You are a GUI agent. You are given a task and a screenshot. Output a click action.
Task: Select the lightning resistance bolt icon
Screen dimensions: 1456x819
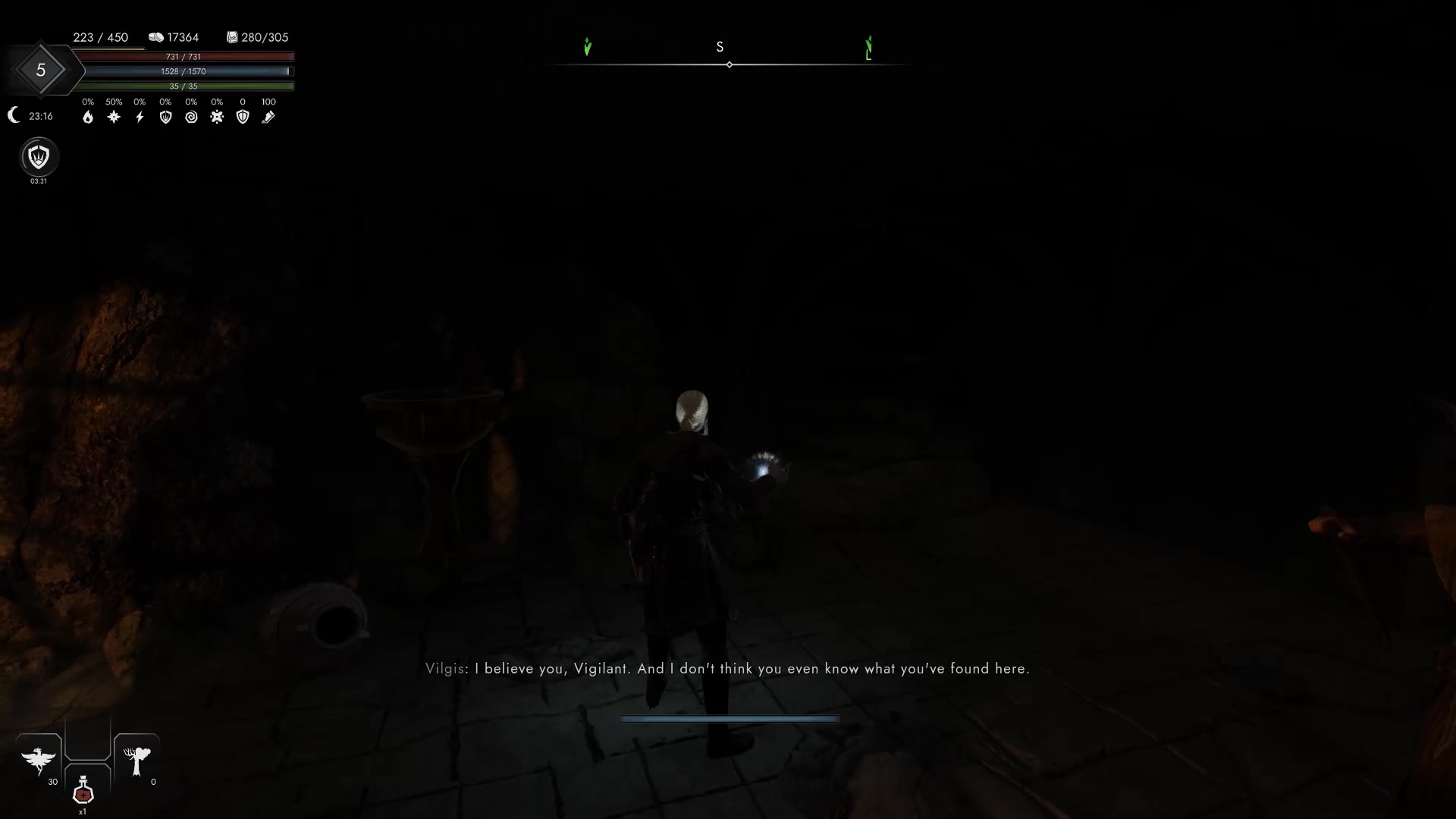point(140,117)
